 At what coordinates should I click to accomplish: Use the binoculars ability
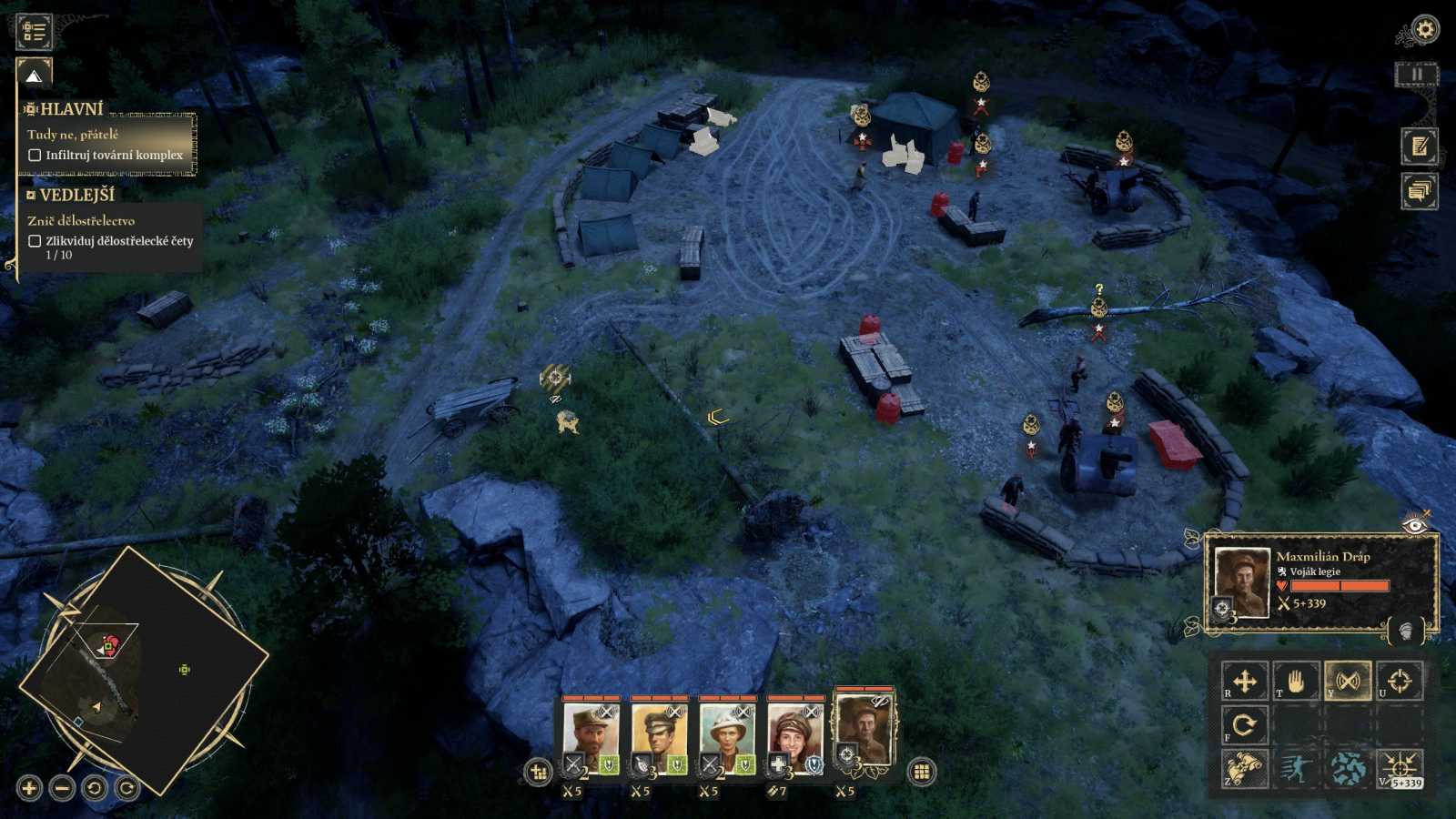[1244, 769]
